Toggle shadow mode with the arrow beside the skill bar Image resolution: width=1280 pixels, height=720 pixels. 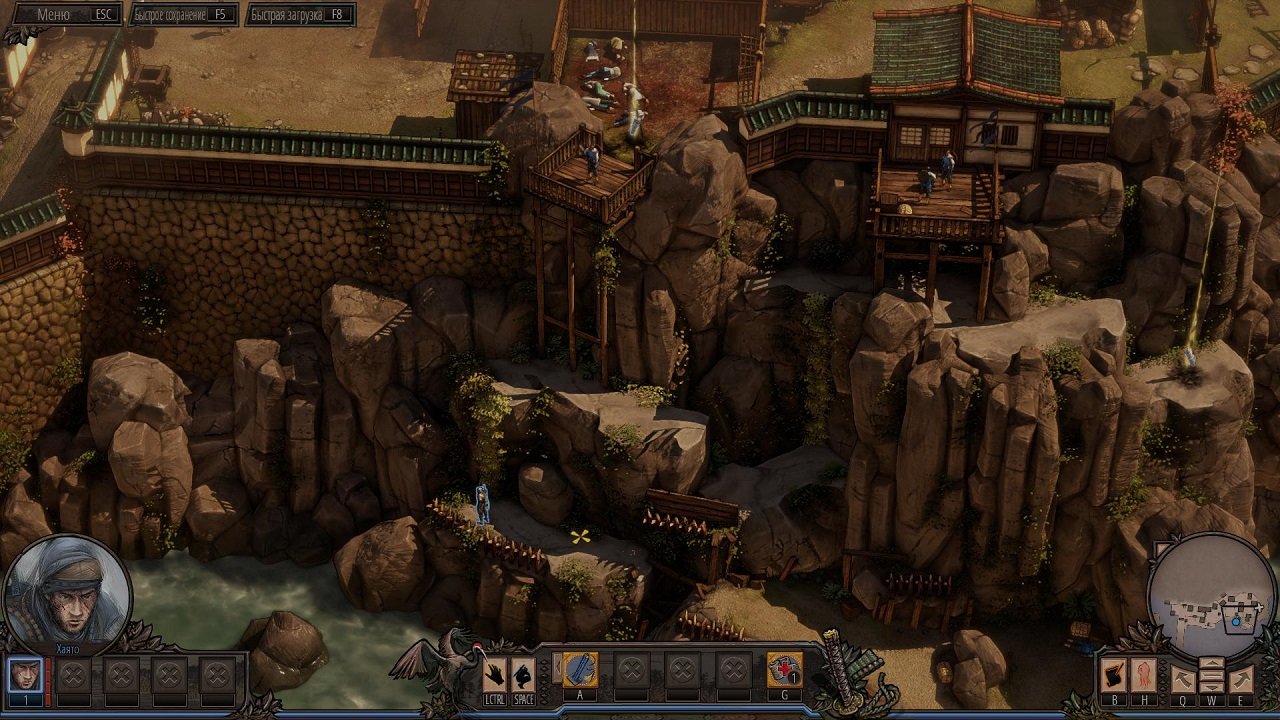click(x=557, y=666)
